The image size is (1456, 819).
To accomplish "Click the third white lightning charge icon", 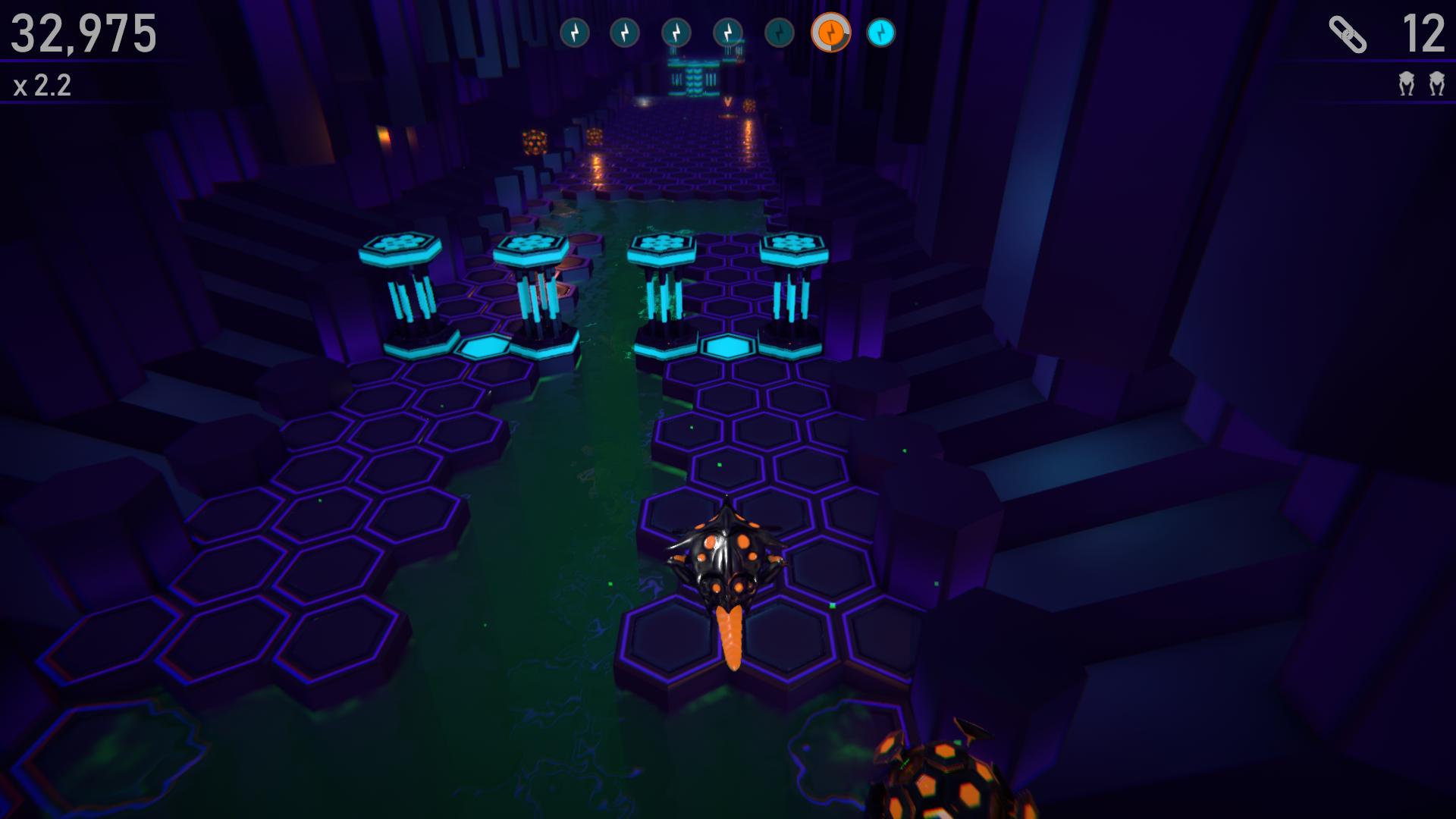I will [x=676, y=33].
